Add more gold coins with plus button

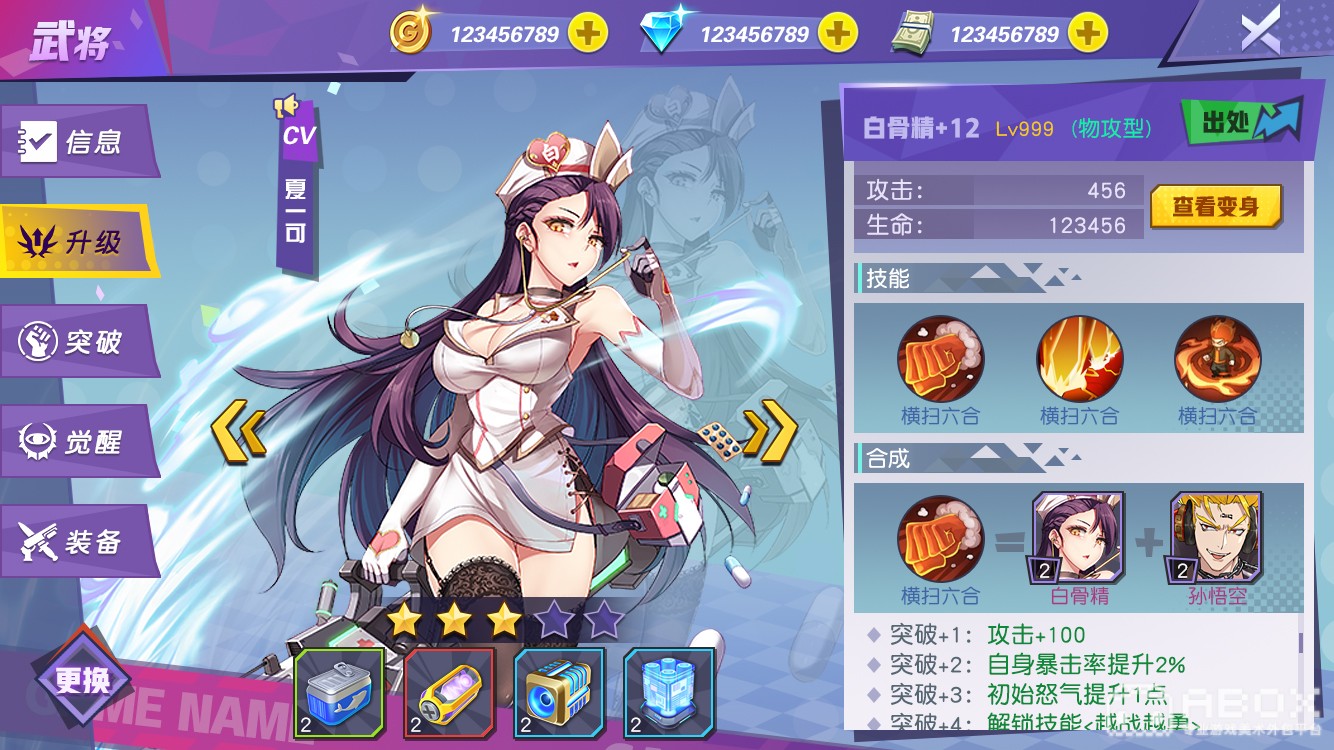[588, 34]
